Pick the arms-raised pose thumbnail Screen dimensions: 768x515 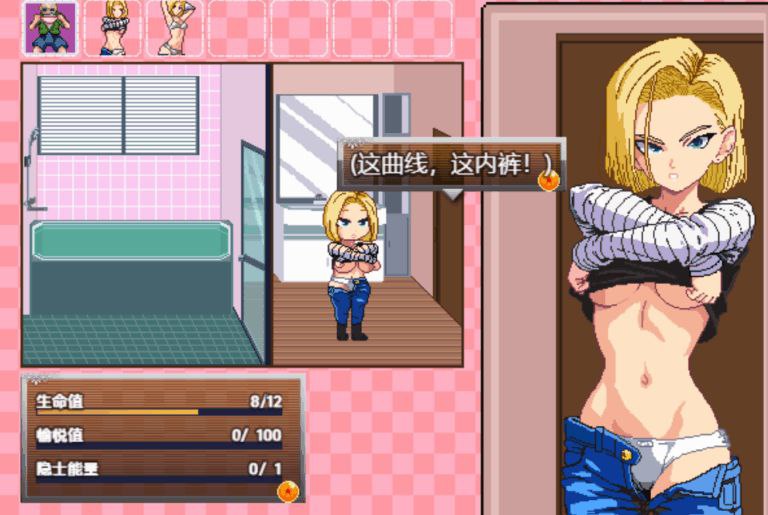click(x=174, y=28)
